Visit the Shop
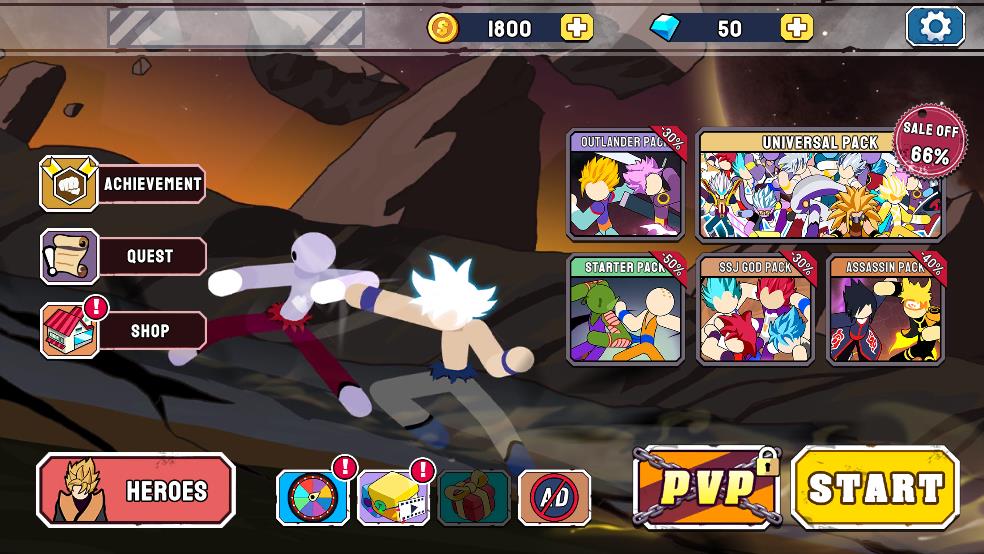The height and width of the screenshot is (554, 984). tap(122, 331)
